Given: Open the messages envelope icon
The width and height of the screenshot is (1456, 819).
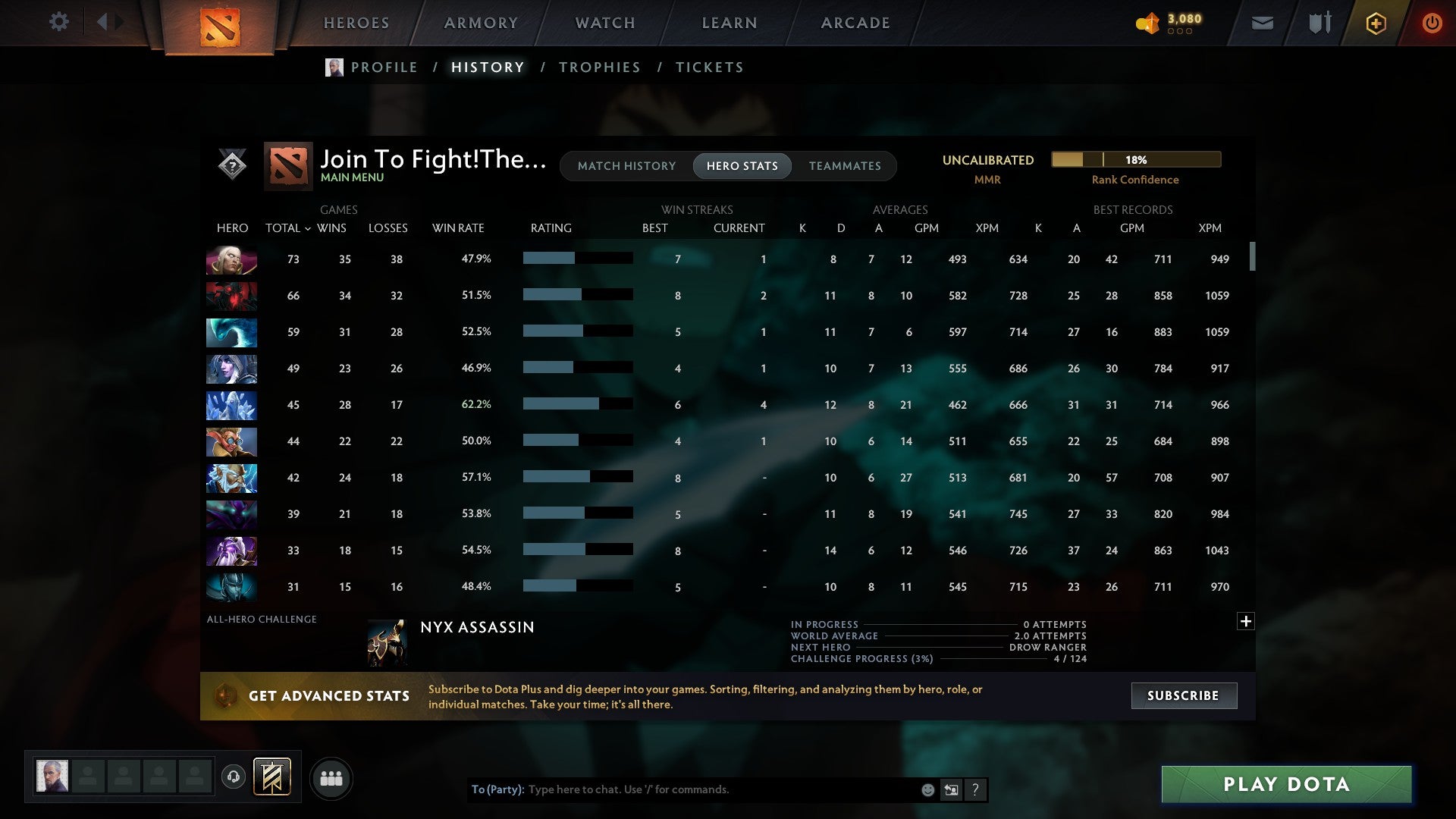Looking at the screenshot, I should click(x=1262, y=23).
